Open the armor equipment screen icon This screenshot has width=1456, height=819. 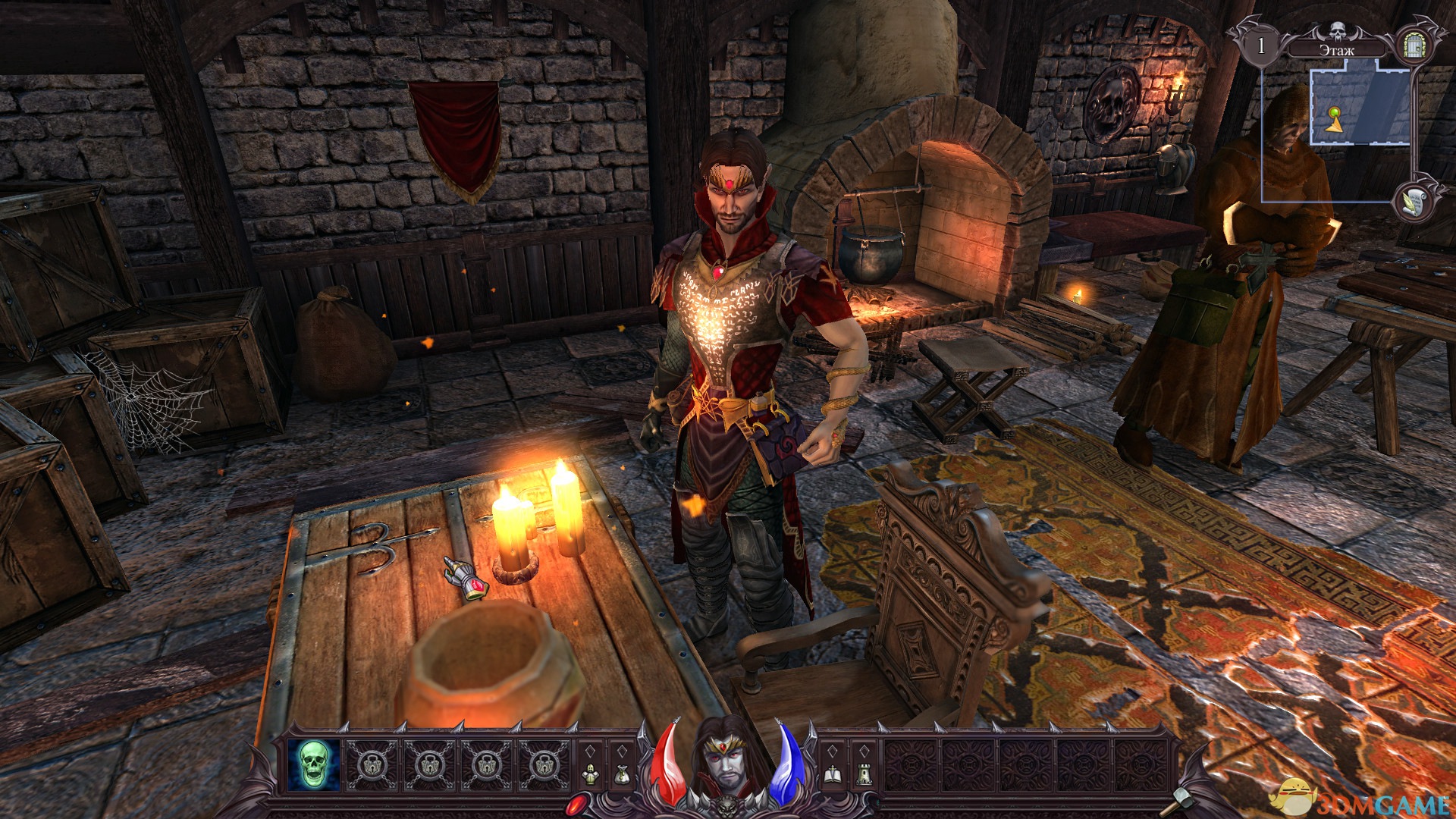pos(590,773)
